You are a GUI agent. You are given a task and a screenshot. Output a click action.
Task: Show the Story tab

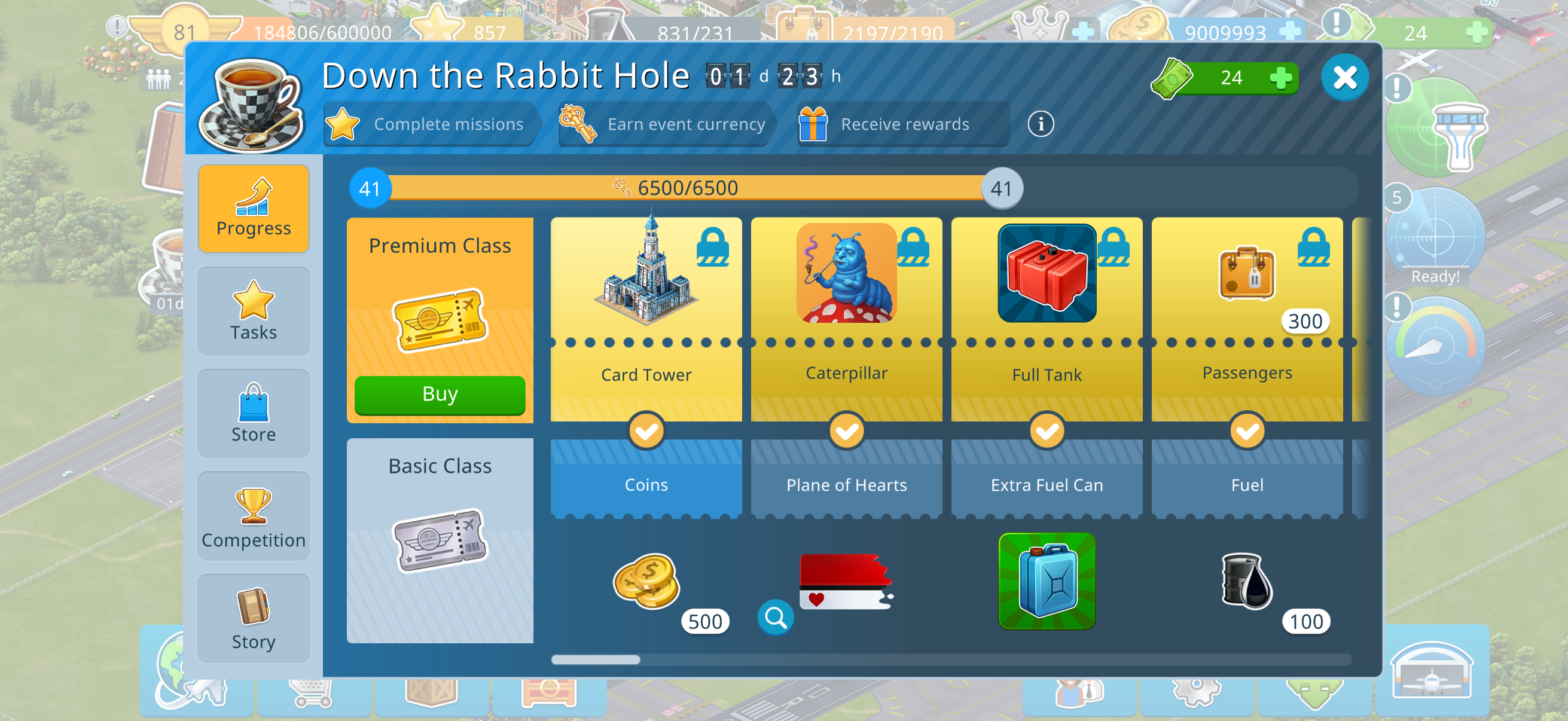coord(254,619)
